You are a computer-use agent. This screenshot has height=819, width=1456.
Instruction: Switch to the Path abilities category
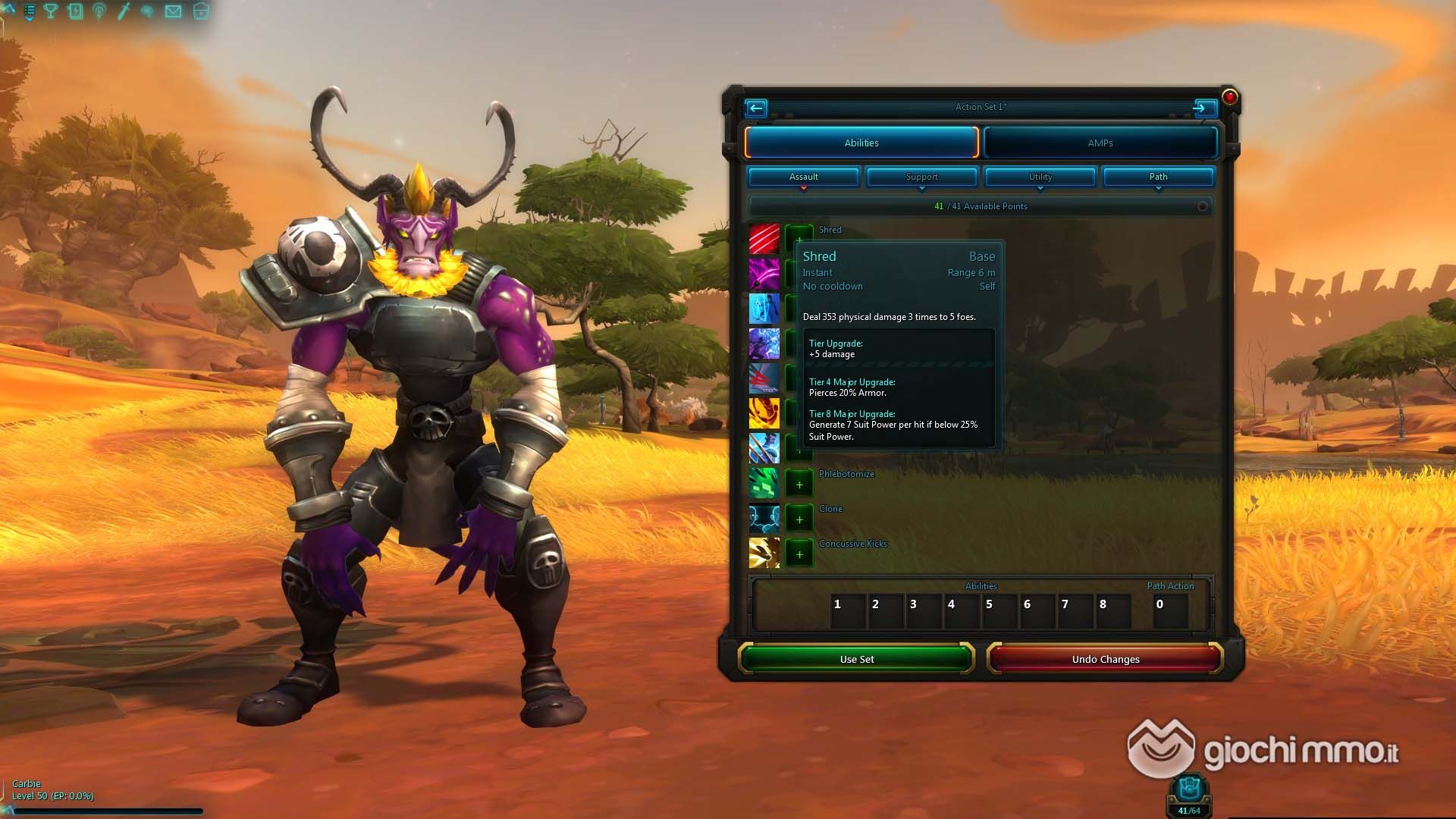1158,177
